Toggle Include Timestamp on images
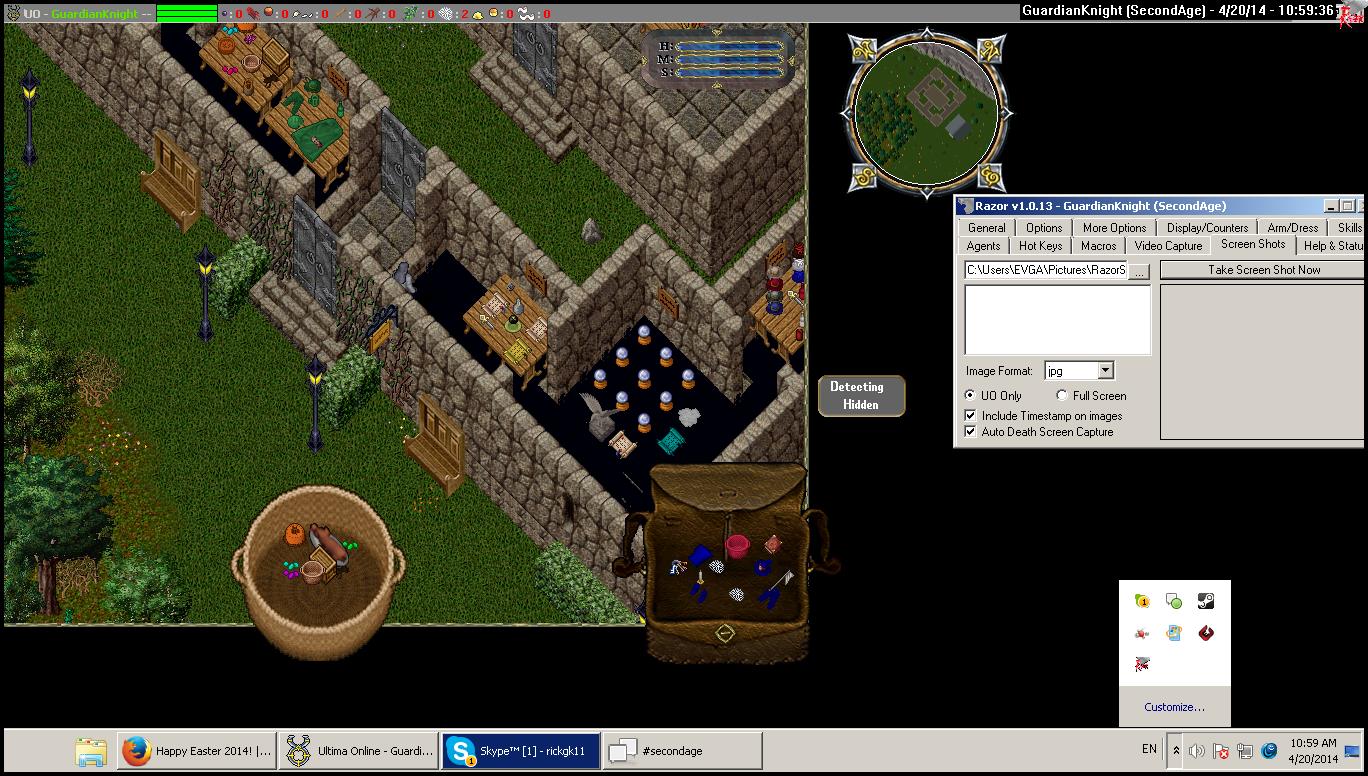 tap(970, 416)
